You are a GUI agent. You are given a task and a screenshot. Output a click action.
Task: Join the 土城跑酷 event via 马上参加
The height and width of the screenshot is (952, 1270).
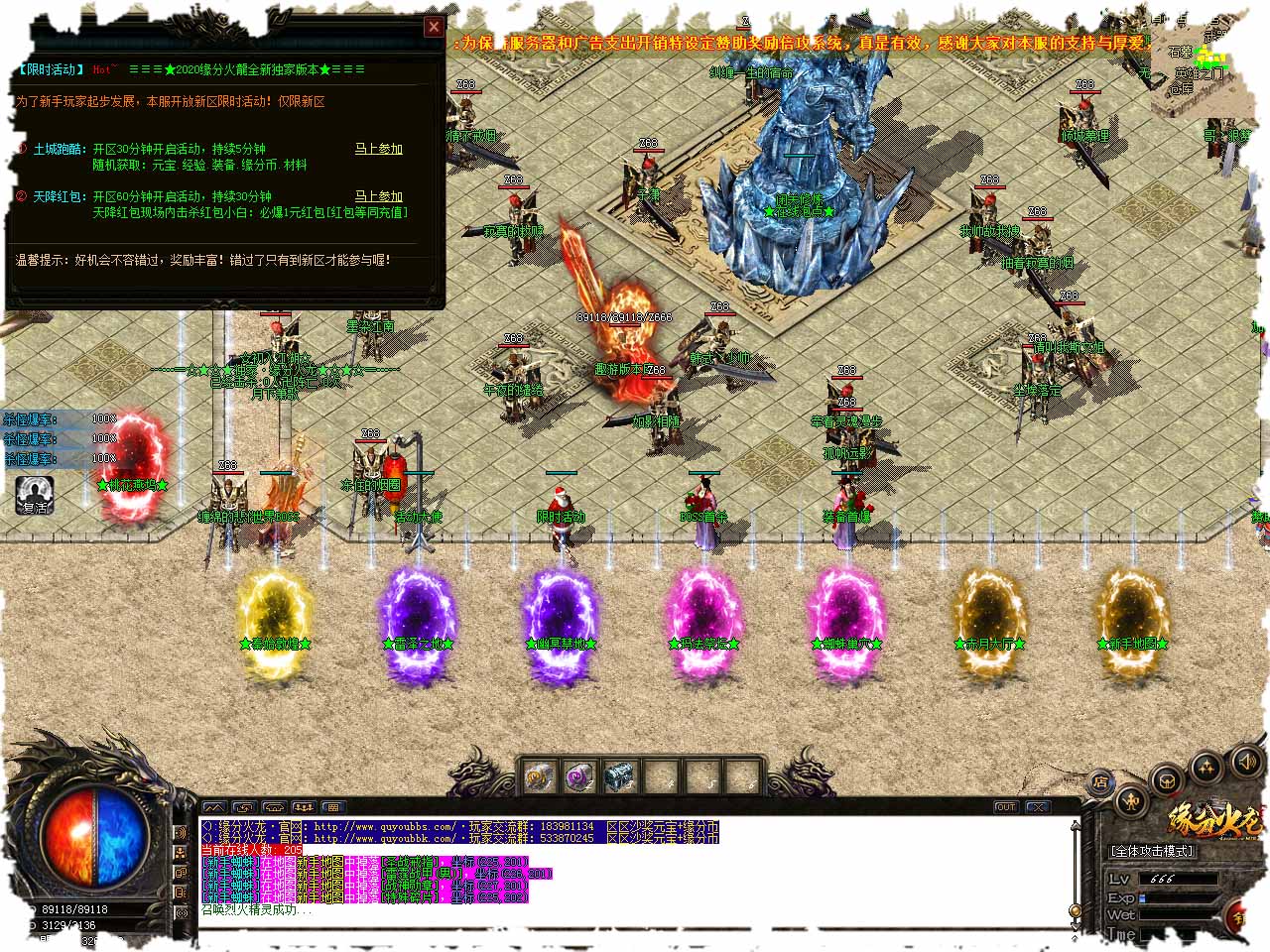[x=379, y=149]
